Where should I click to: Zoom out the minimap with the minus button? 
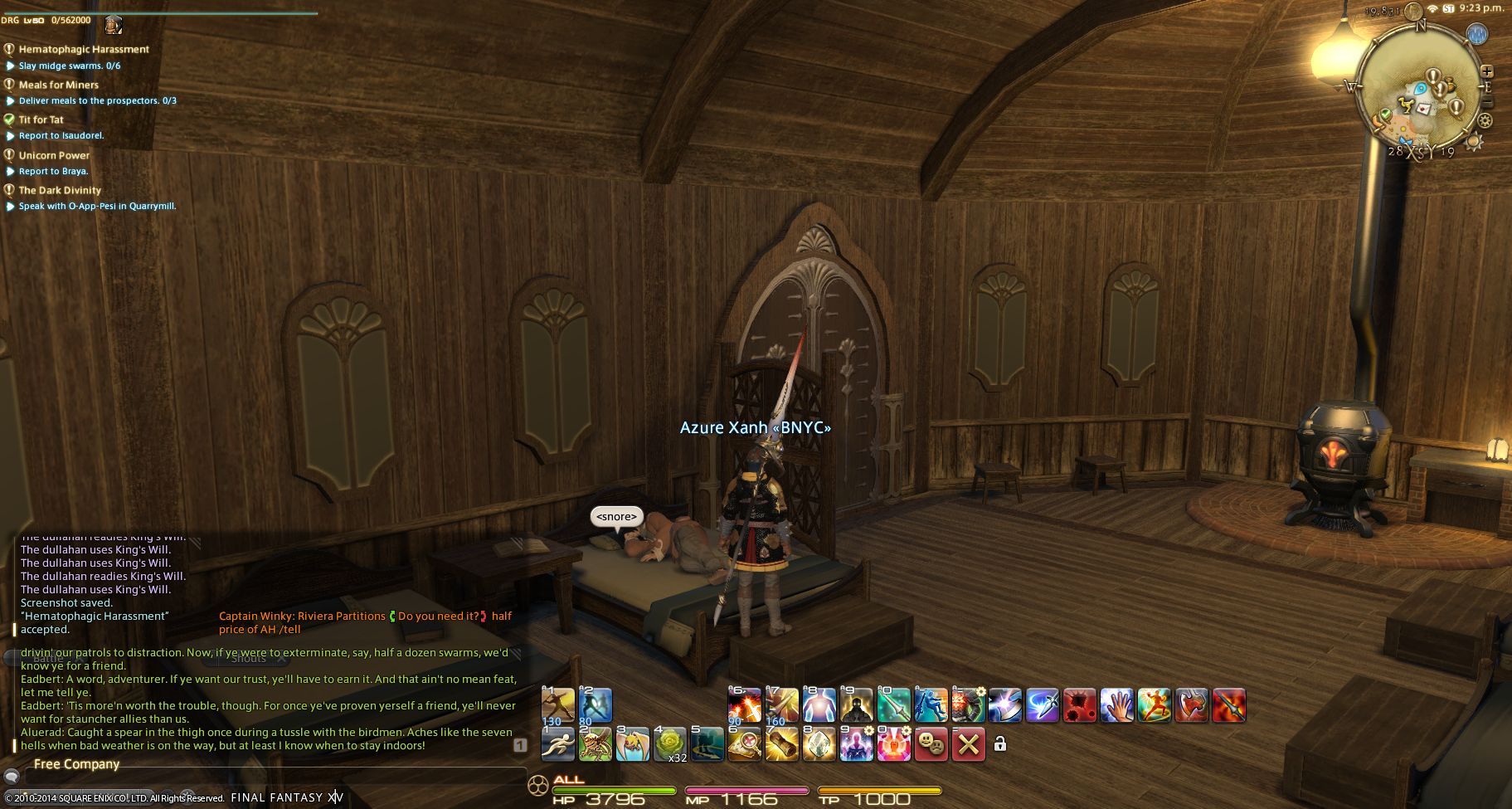[x=1487, y=103]
